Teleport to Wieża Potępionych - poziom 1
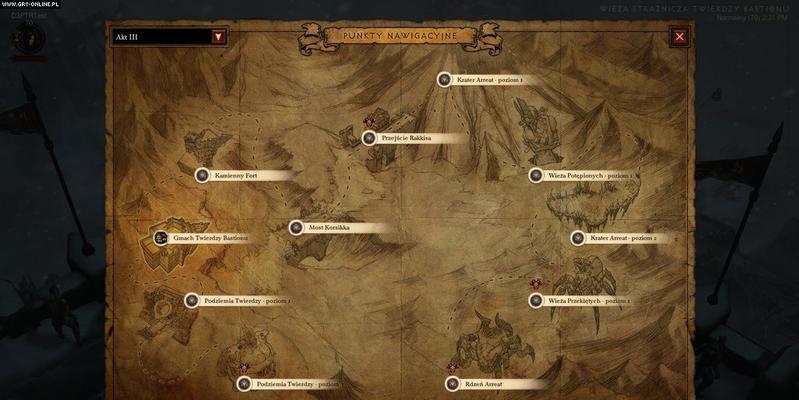799x400 pixels. point(537,175)
